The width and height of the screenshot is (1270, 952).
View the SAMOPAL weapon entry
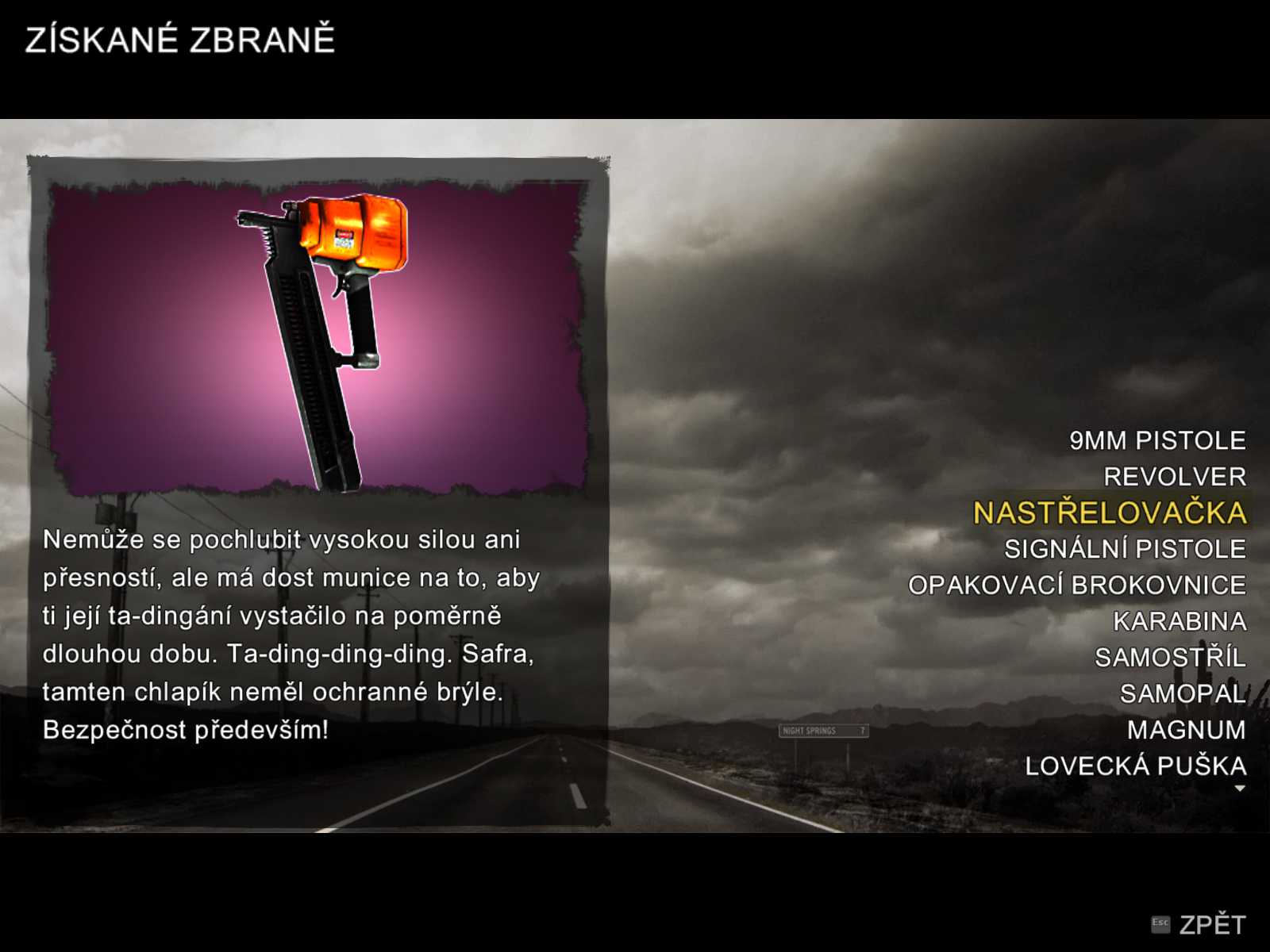(1182, 694)
